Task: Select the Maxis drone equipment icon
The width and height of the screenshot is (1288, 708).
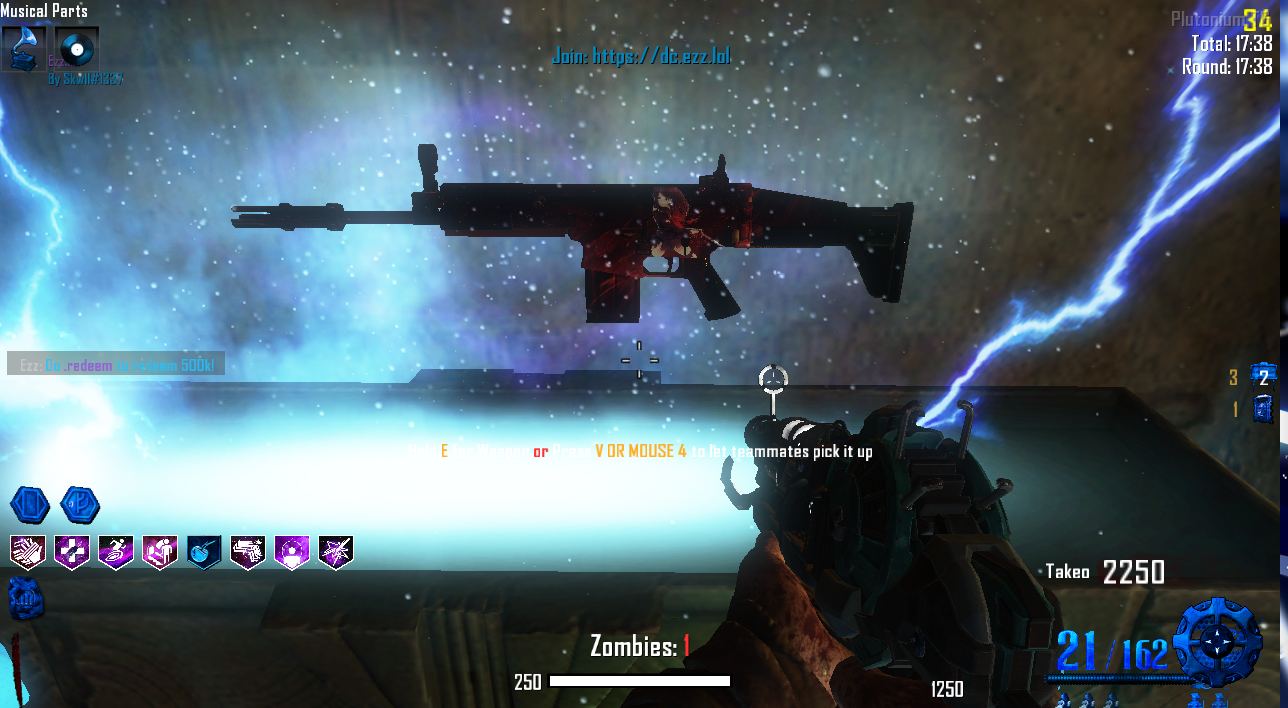Action: point(1263,376)
